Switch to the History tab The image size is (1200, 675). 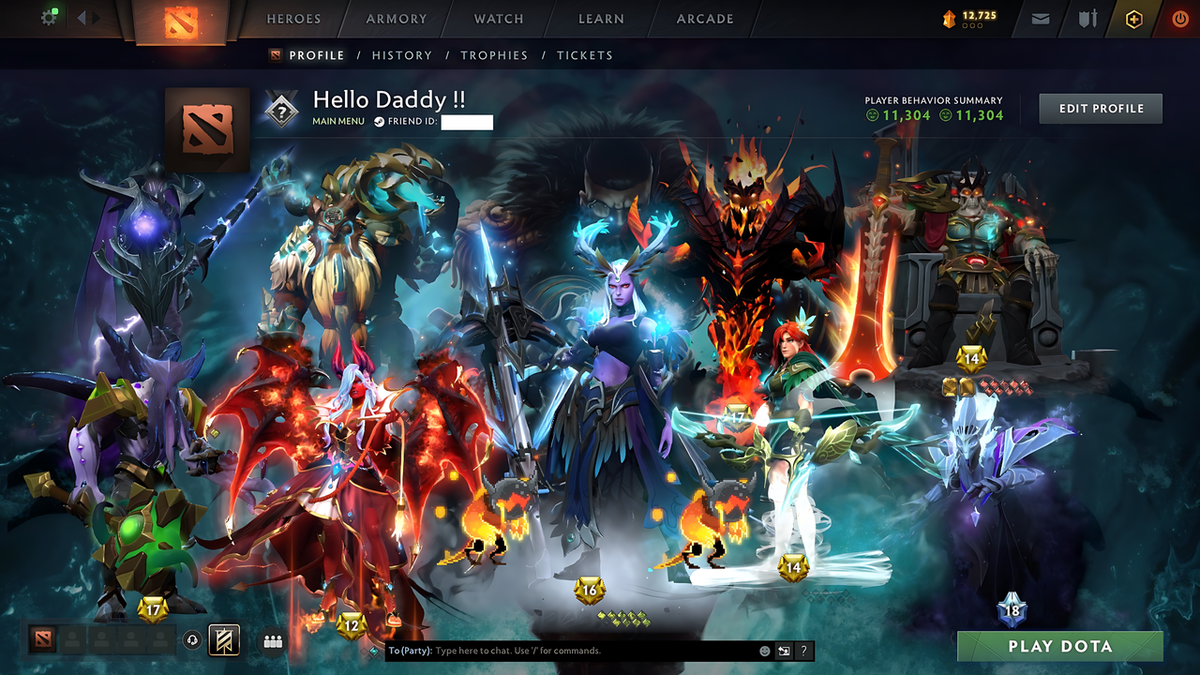coord(402,56)
